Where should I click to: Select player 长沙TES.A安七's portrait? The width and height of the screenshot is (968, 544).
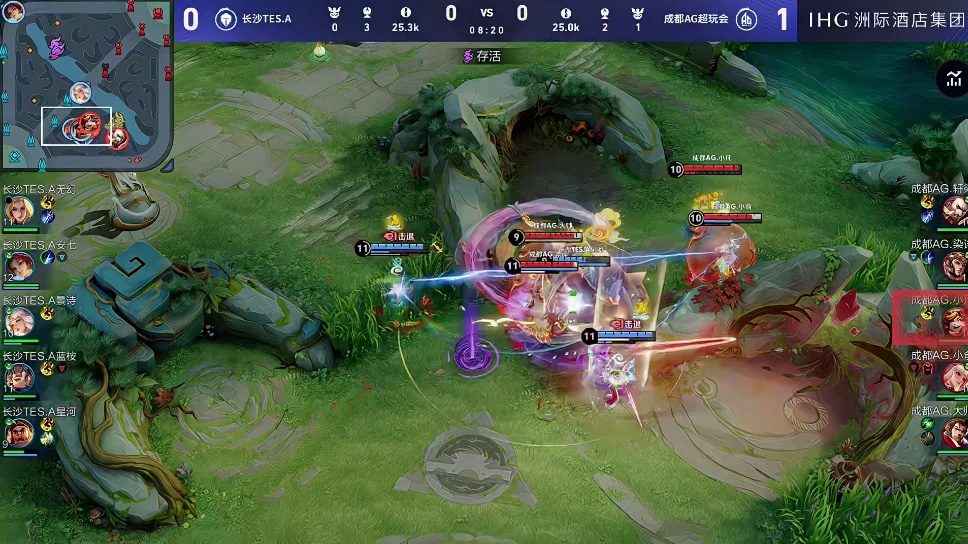point(20,266)
